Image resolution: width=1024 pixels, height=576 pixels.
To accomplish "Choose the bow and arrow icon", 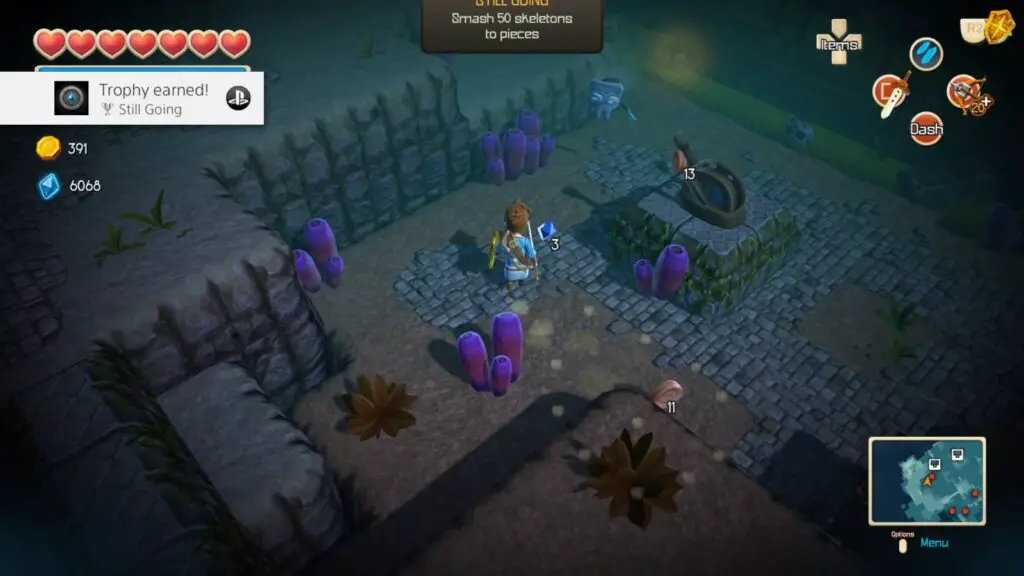I will pos(965,93).
